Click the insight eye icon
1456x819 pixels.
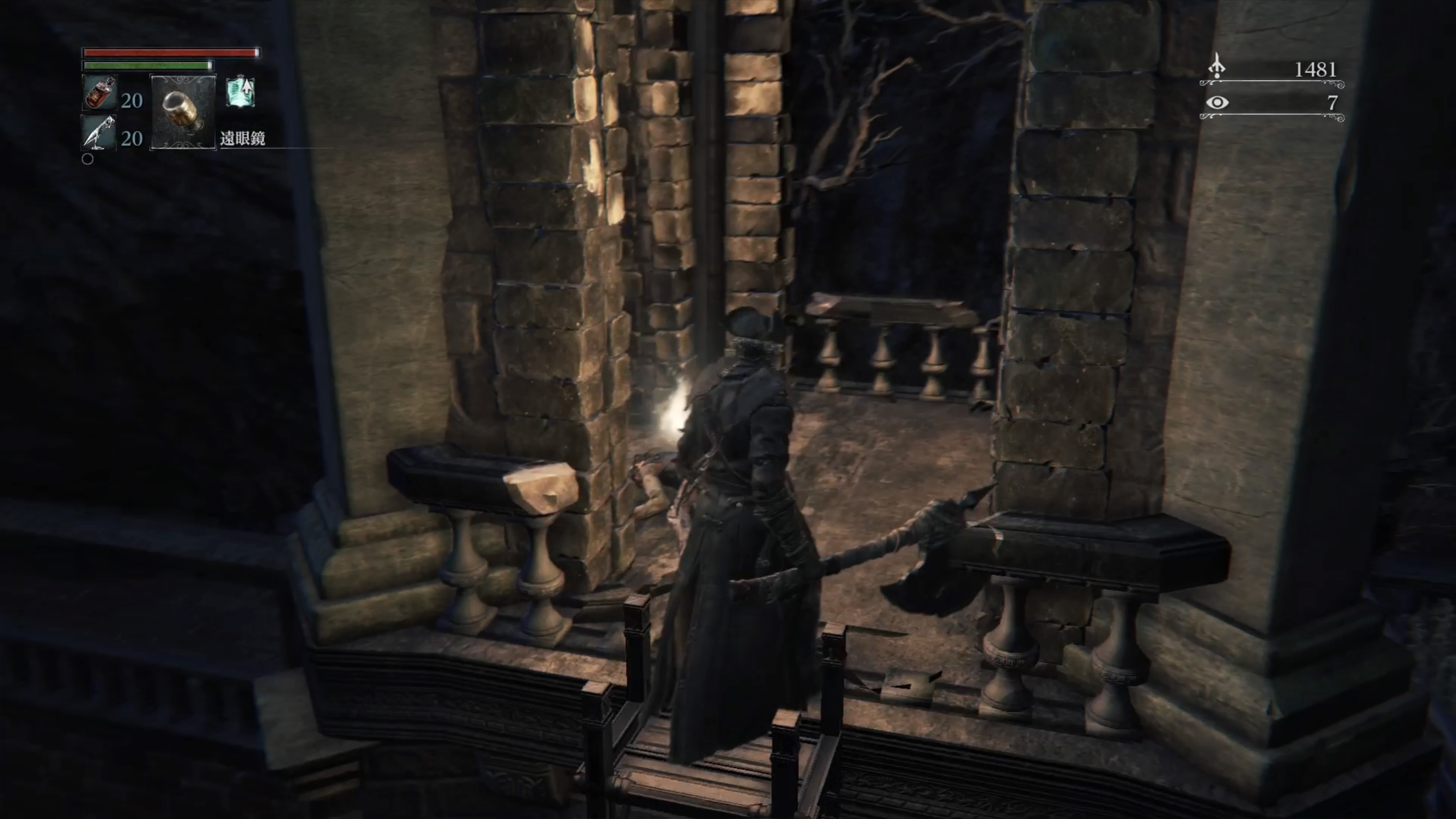point(1217,102)
